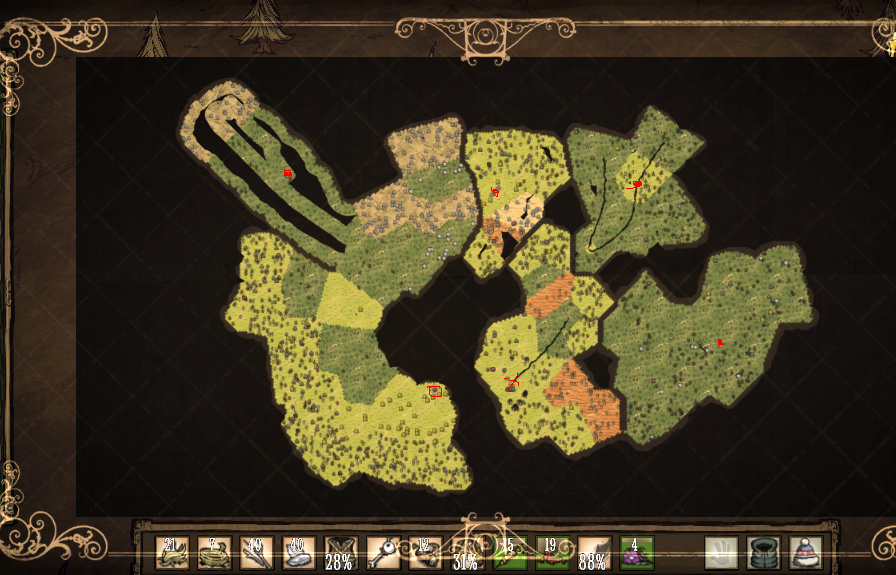Pick the tool item at 88% durability
Screen dimensions: 896x575
[x=593, y=553]
